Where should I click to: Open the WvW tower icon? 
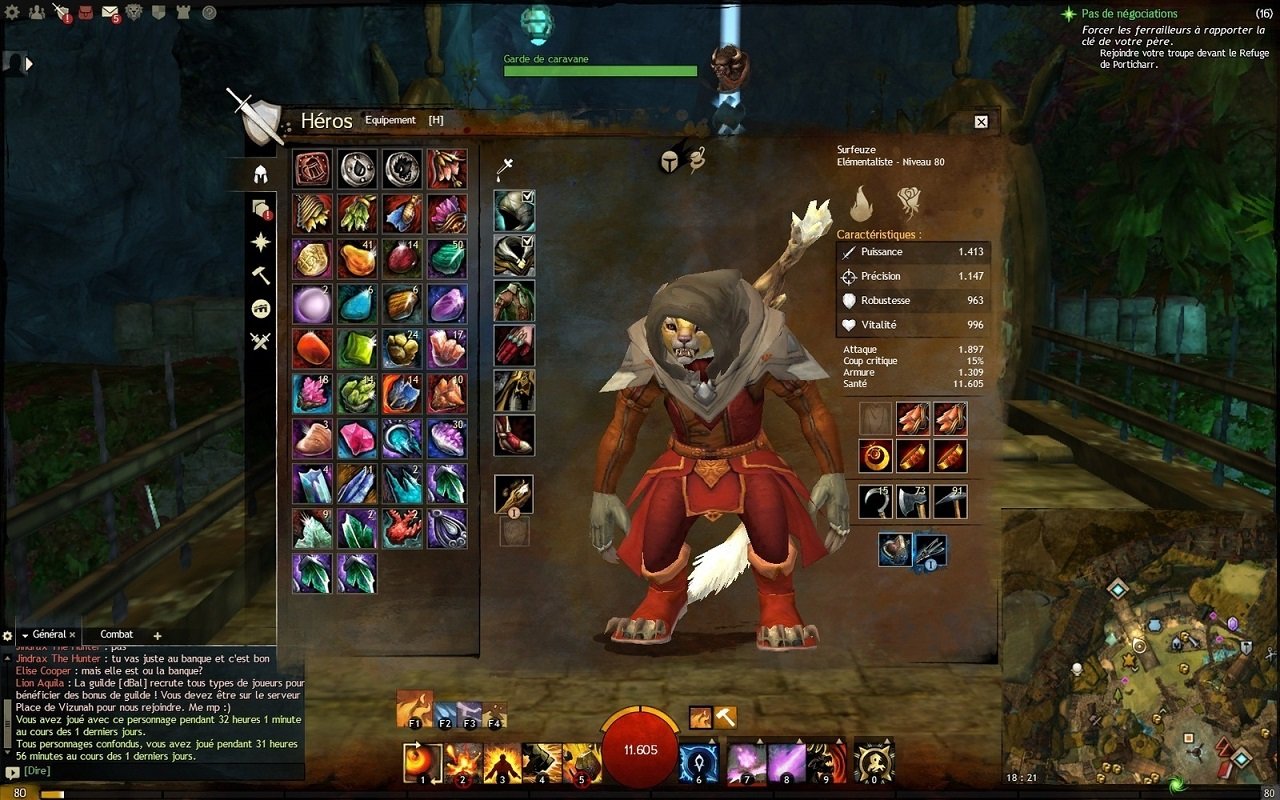(182, 12)
